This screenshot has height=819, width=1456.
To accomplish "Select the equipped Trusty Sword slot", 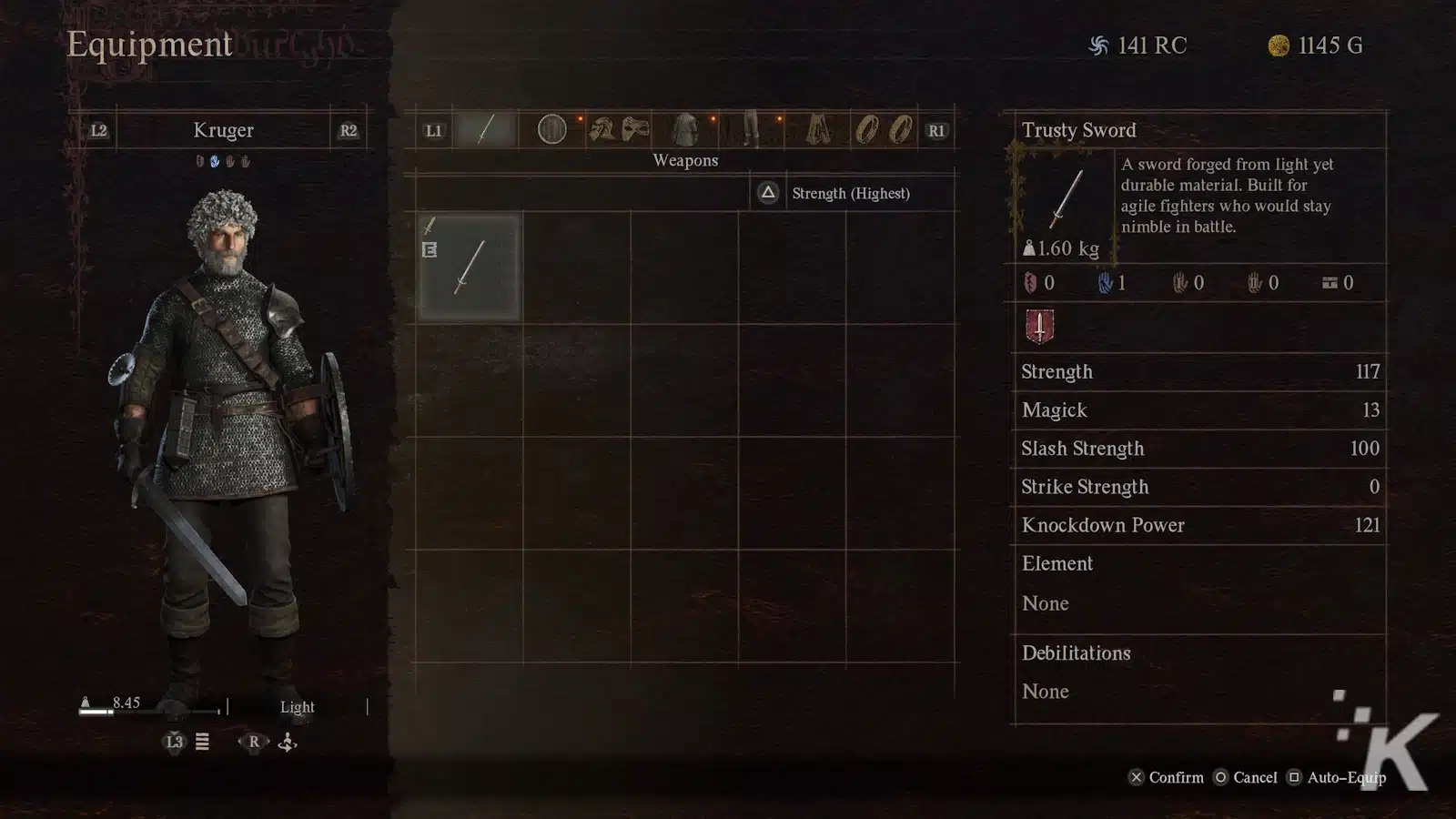I will (x=470, y=267).
